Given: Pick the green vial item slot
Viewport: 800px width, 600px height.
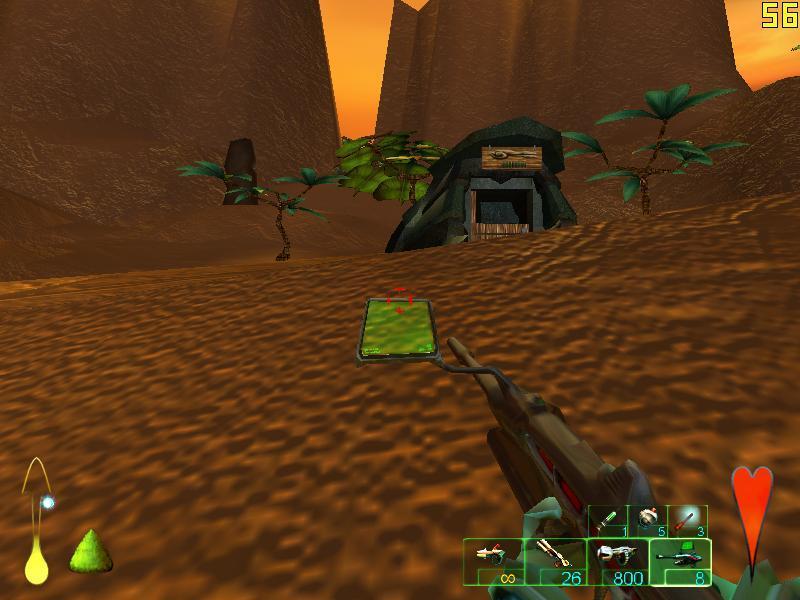Looking at the screenshot, I should click(x=609, y=521).
